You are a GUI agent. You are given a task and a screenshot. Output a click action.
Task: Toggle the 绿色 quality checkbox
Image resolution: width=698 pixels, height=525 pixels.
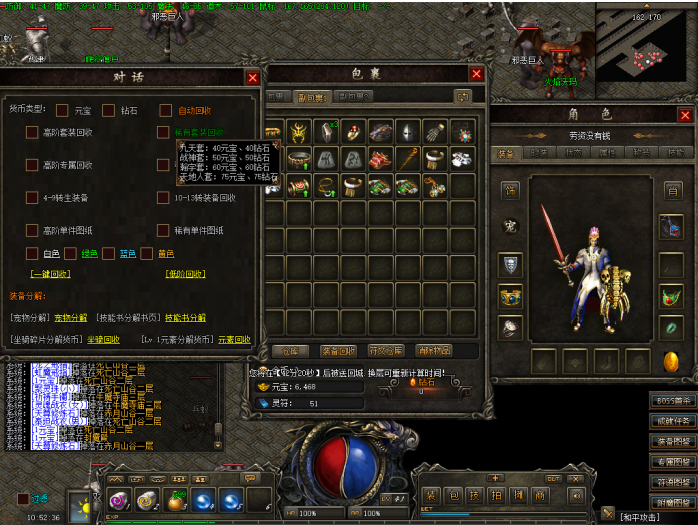click(x=71, y=253)
